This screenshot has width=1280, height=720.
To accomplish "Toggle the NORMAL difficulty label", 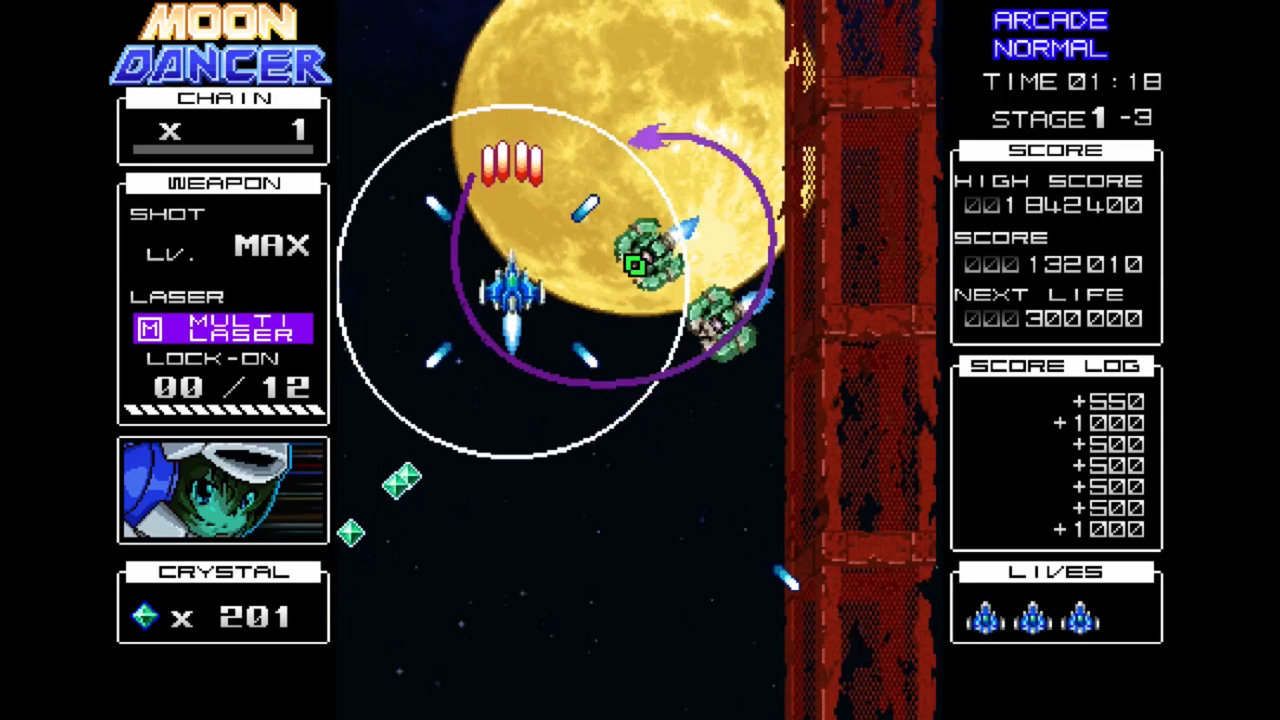I will pos(1049,47).
